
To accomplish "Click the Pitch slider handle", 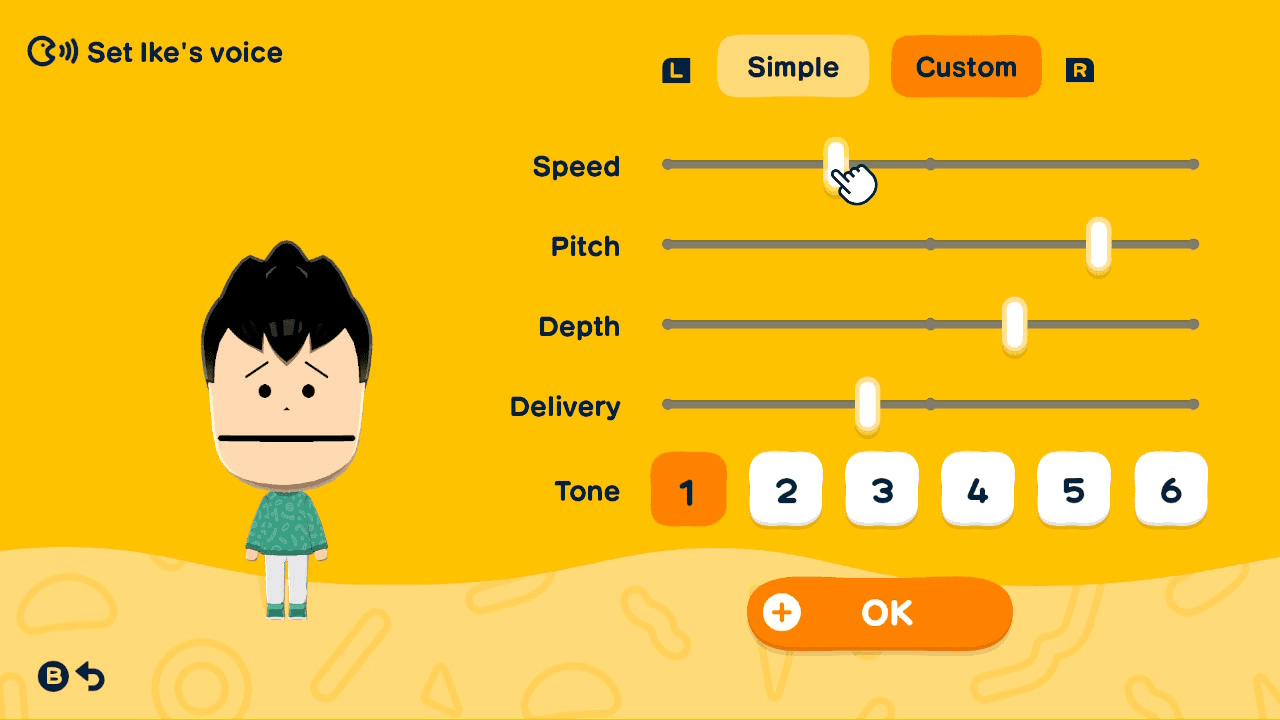I will (1097, 244).
